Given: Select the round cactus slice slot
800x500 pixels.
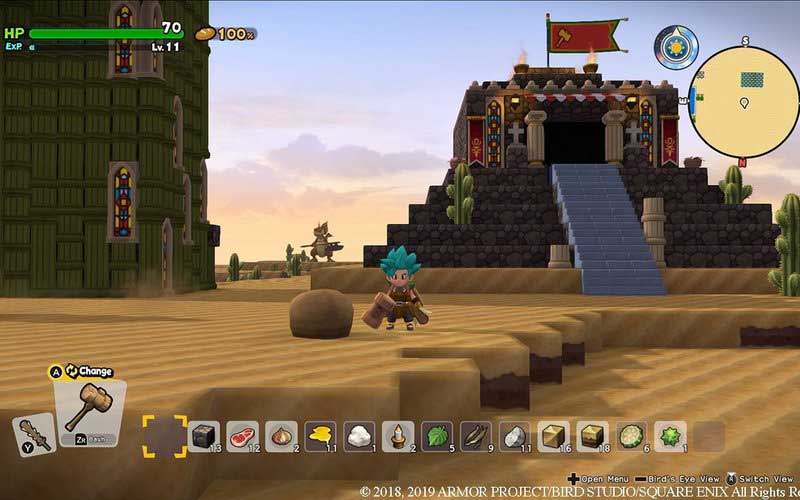Looking at the screenshot, I should click(x=632, y=435).
